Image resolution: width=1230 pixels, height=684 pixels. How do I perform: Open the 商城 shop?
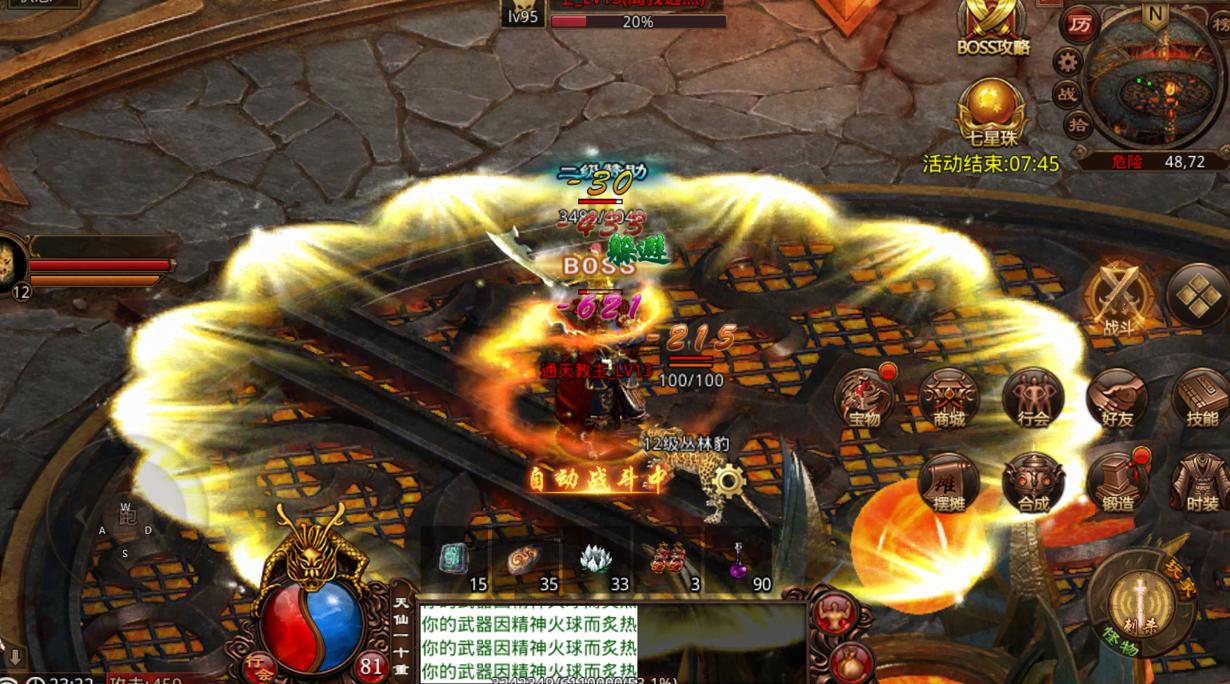pos(948,398)
